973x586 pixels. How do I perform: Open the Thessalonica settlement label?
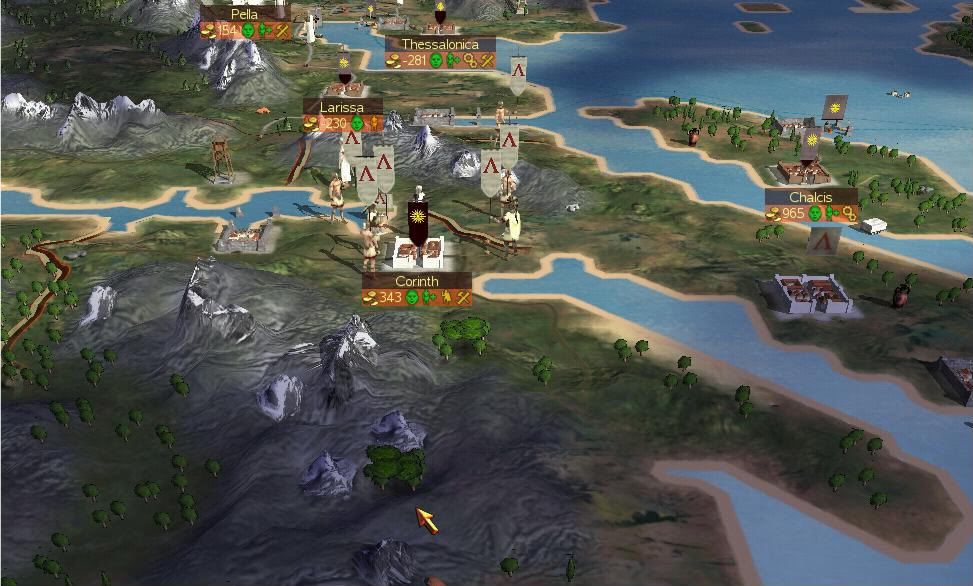pos(440,45)
